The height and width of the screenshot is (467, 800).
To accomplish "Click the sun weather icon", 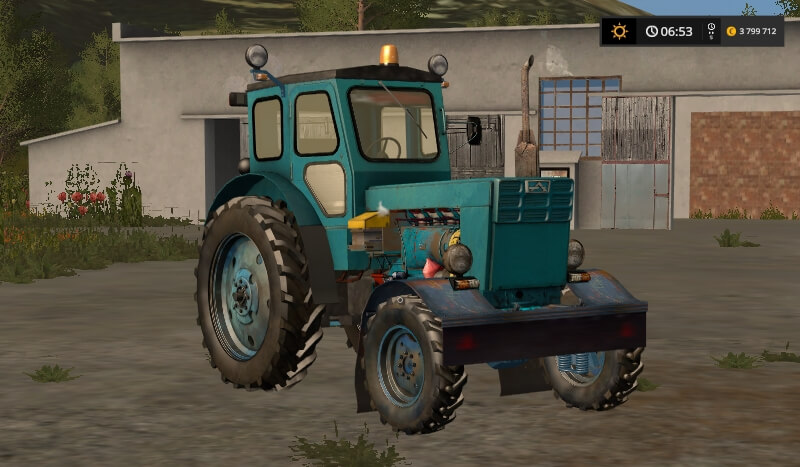I will pyautogui.click(x=619, y=31).
